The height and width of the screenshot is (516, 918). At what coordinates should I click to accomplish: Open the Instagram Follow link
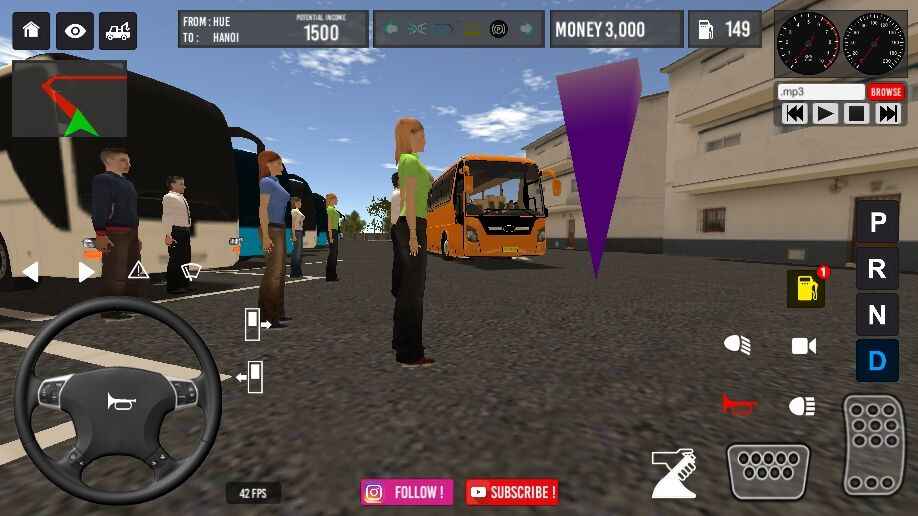tap(407, 492)
